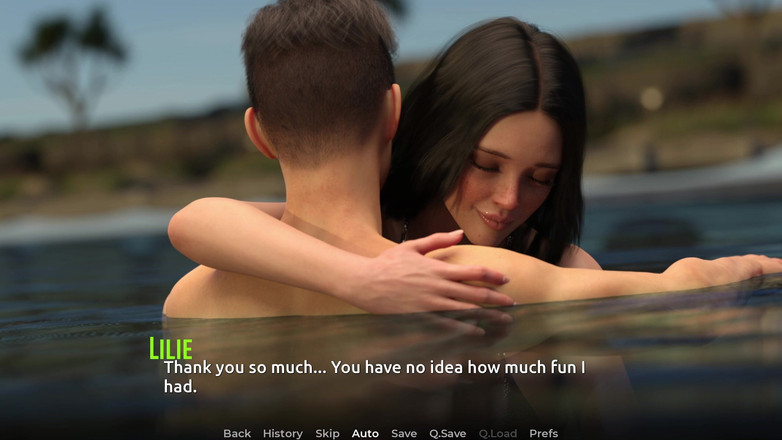The image size is (782, 440).
Task: Open the Save game menu
Action: 404,433
